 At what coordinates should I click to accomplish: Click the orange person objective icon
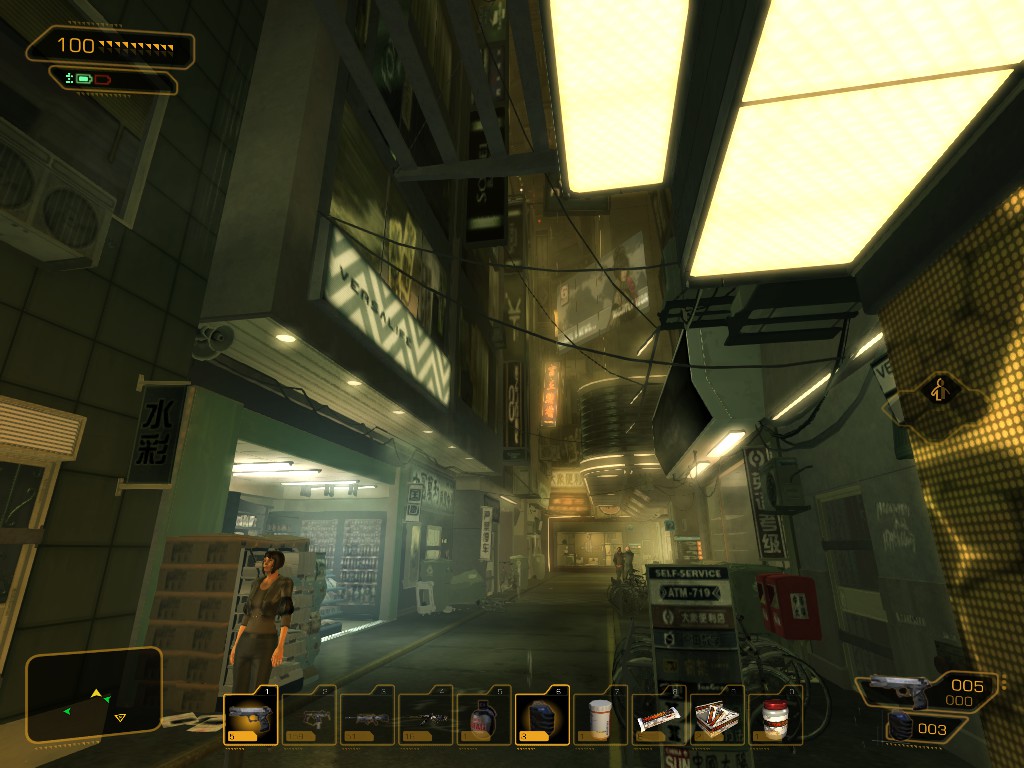pyautogui.click(x=937, y=390)
